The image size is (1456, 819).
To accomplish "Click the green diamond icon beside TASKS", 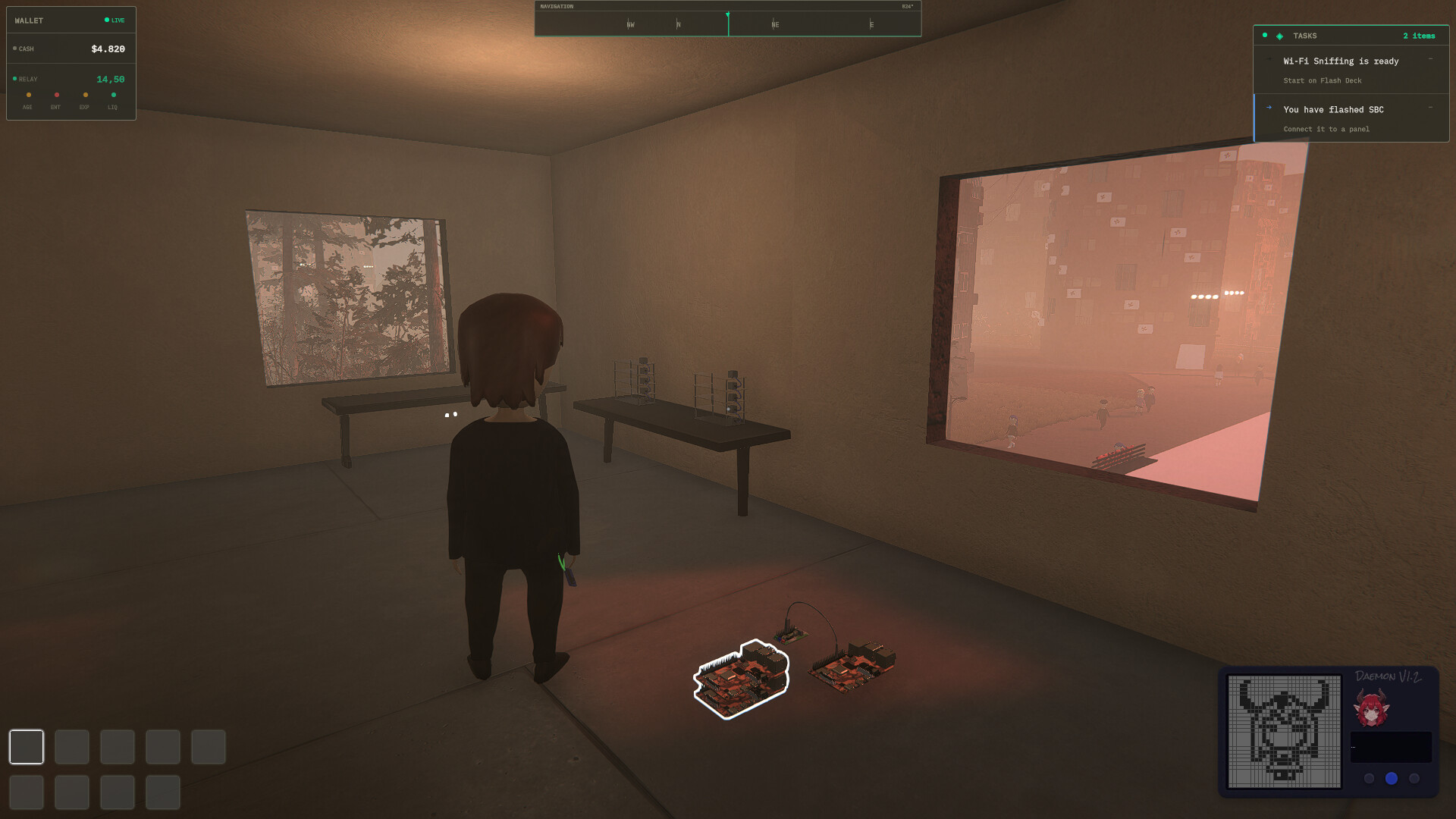I will pyautogui.click(x=1279, y=36).
